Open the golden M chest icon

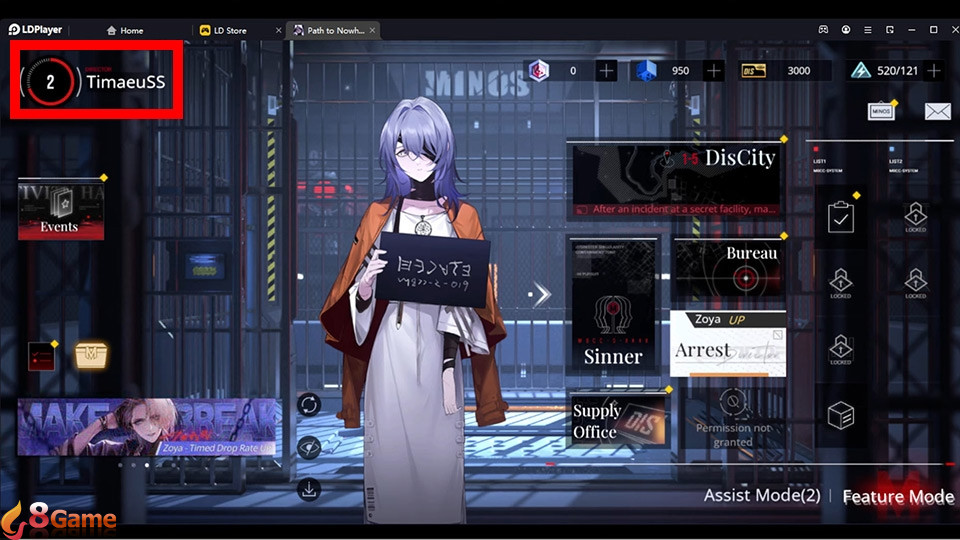tap(92, 354)
